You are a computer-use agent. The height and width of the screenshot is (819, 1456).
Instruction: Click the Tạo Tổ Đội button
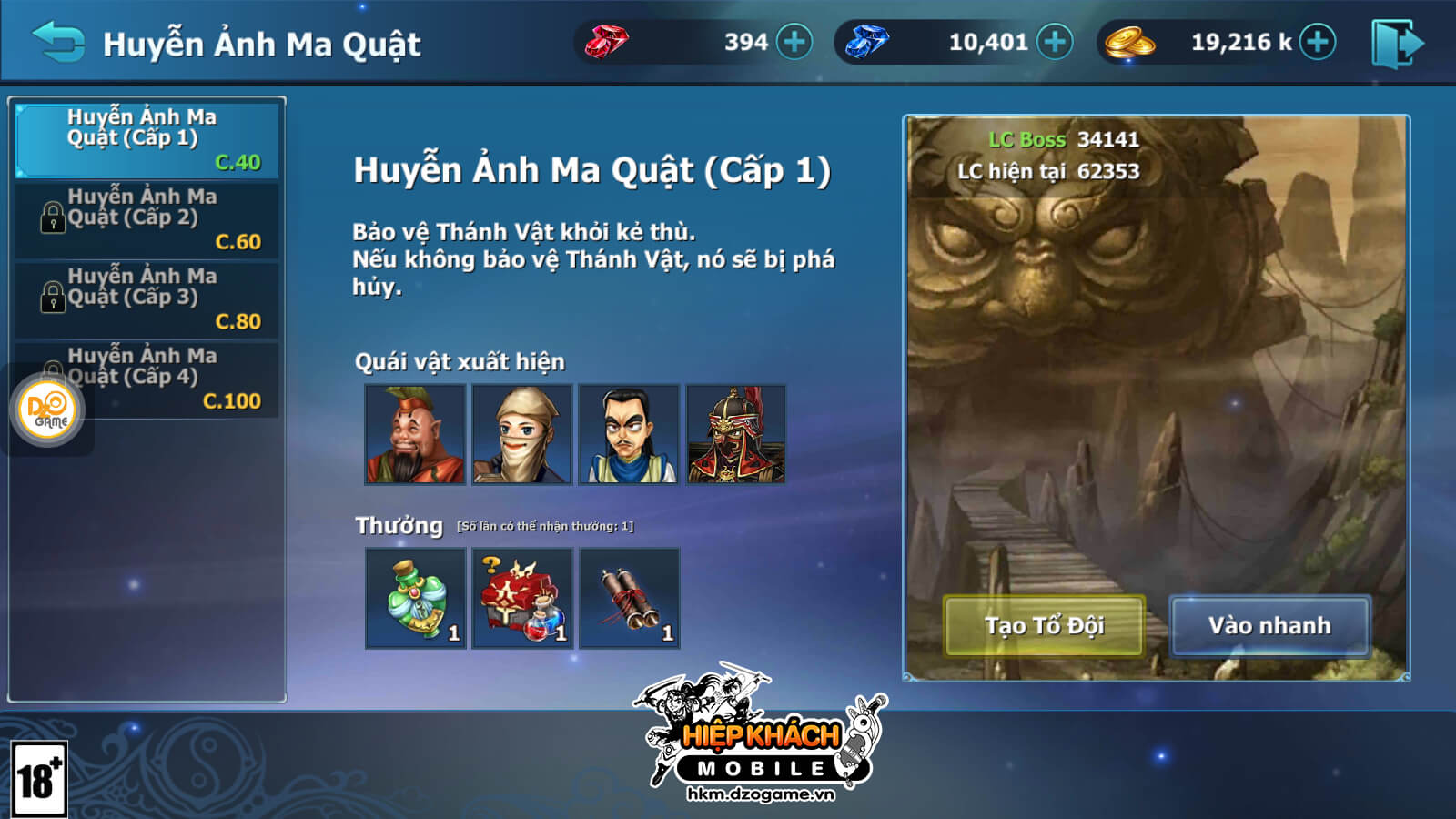(x=1045, y=625)
